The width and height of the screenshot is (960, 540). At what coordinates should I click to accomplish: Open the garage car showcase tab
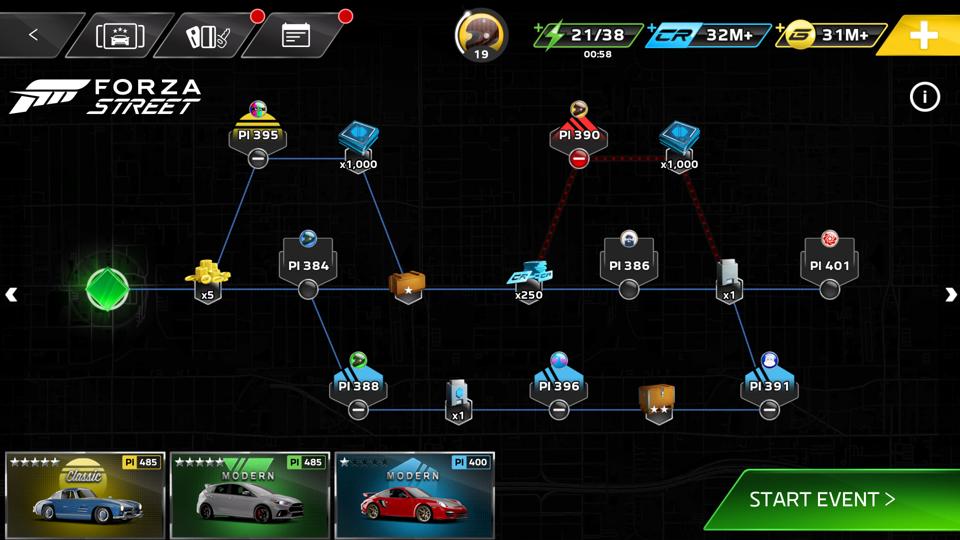(120, 36)
